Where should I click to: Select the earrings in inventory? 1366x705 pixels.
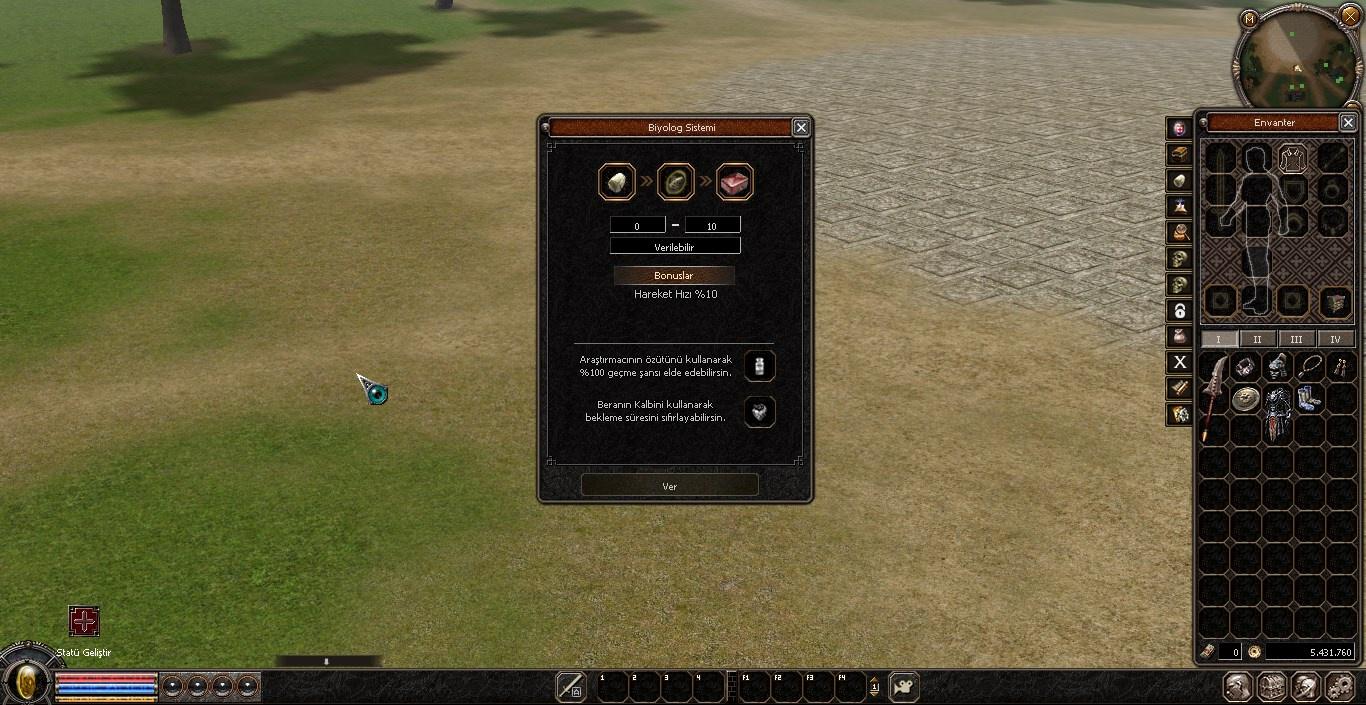point(1340,367)
